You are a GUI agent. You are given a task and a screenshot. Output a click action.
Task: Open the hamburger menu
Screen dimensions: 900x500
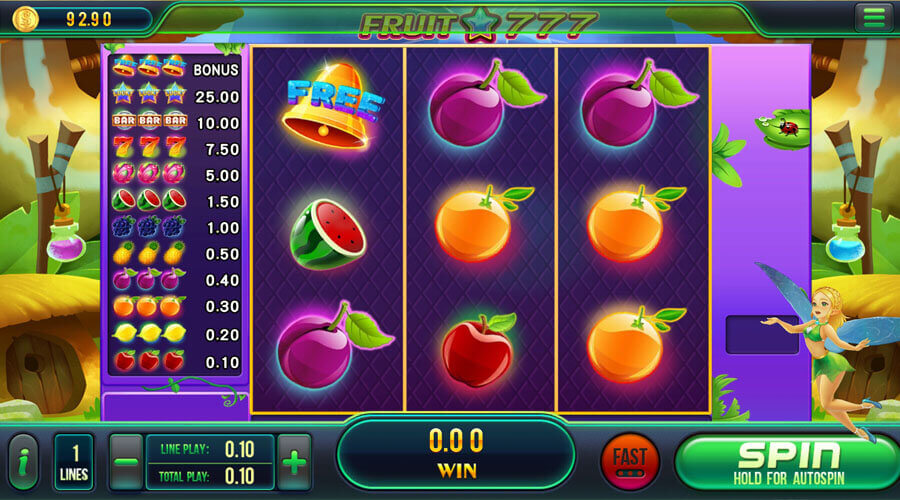click(873, 17)
